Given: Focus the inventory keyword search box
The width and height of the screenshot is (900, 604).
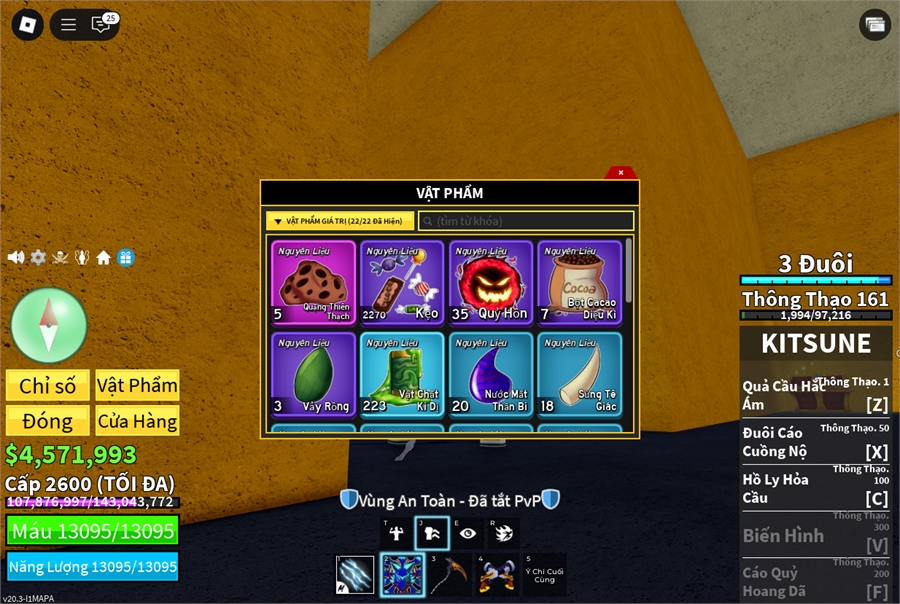Looking at the screenshot, I should pyautogui.click(x=526, y=221).
